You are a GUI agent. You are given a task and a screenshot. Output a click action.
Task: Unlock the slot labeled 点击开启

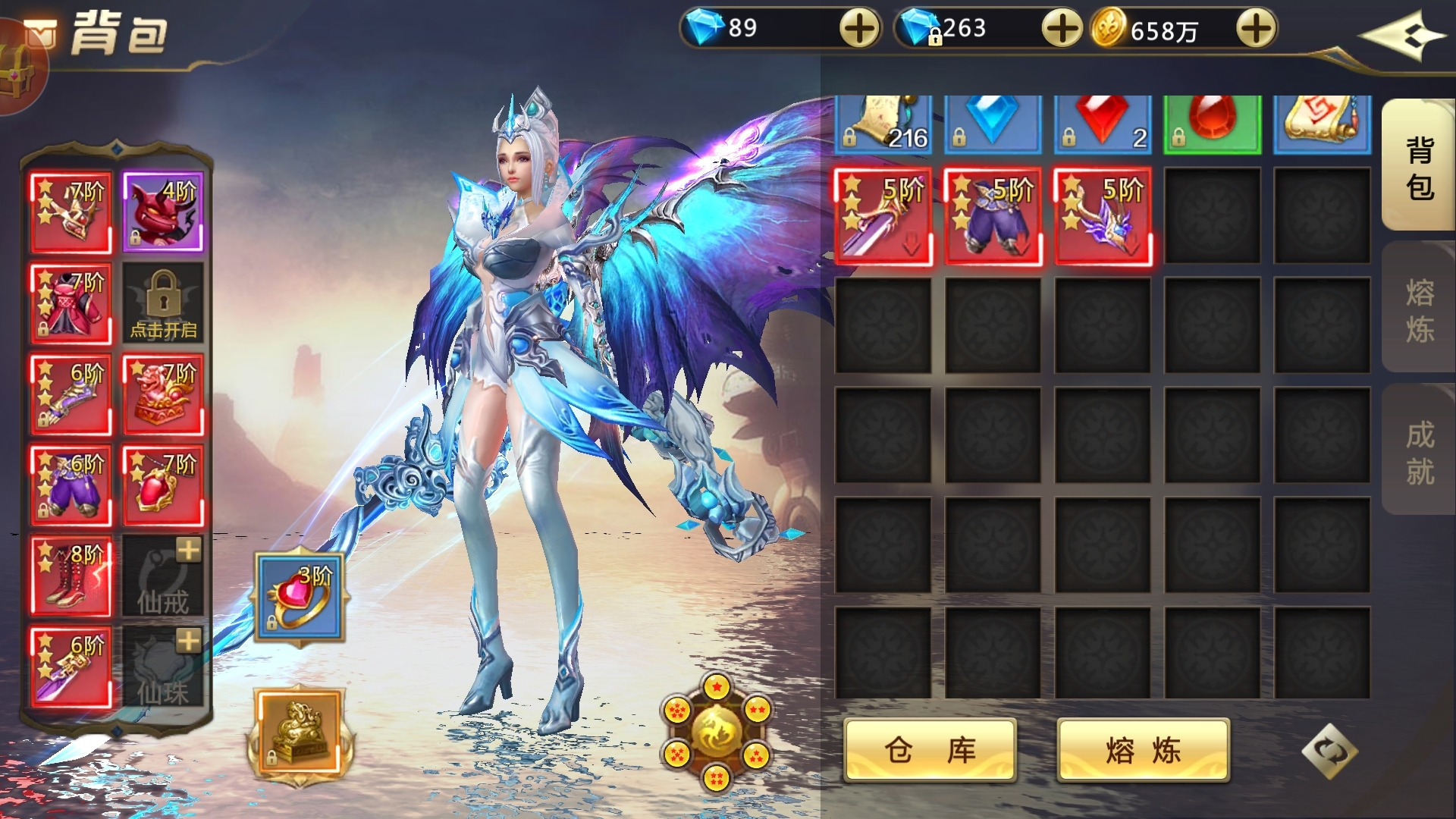point(162,302)
